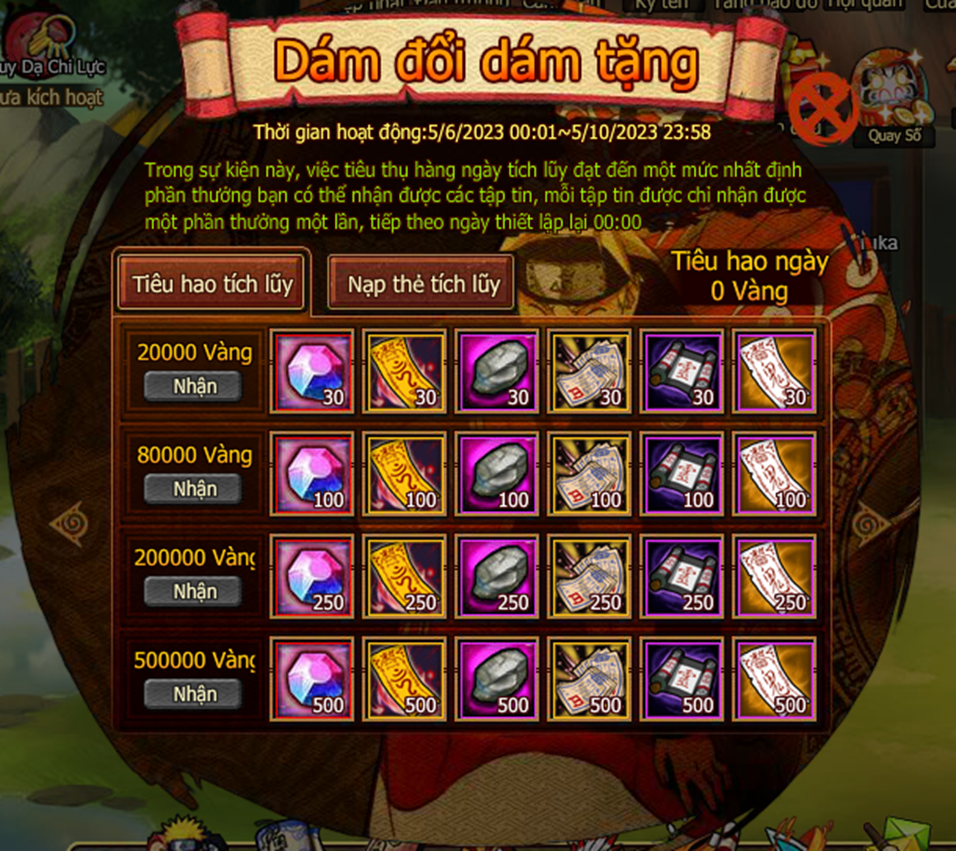The image size is (956, 851).
Task: Select the yellow talisman reward with 100
Action: click(405, 473)
